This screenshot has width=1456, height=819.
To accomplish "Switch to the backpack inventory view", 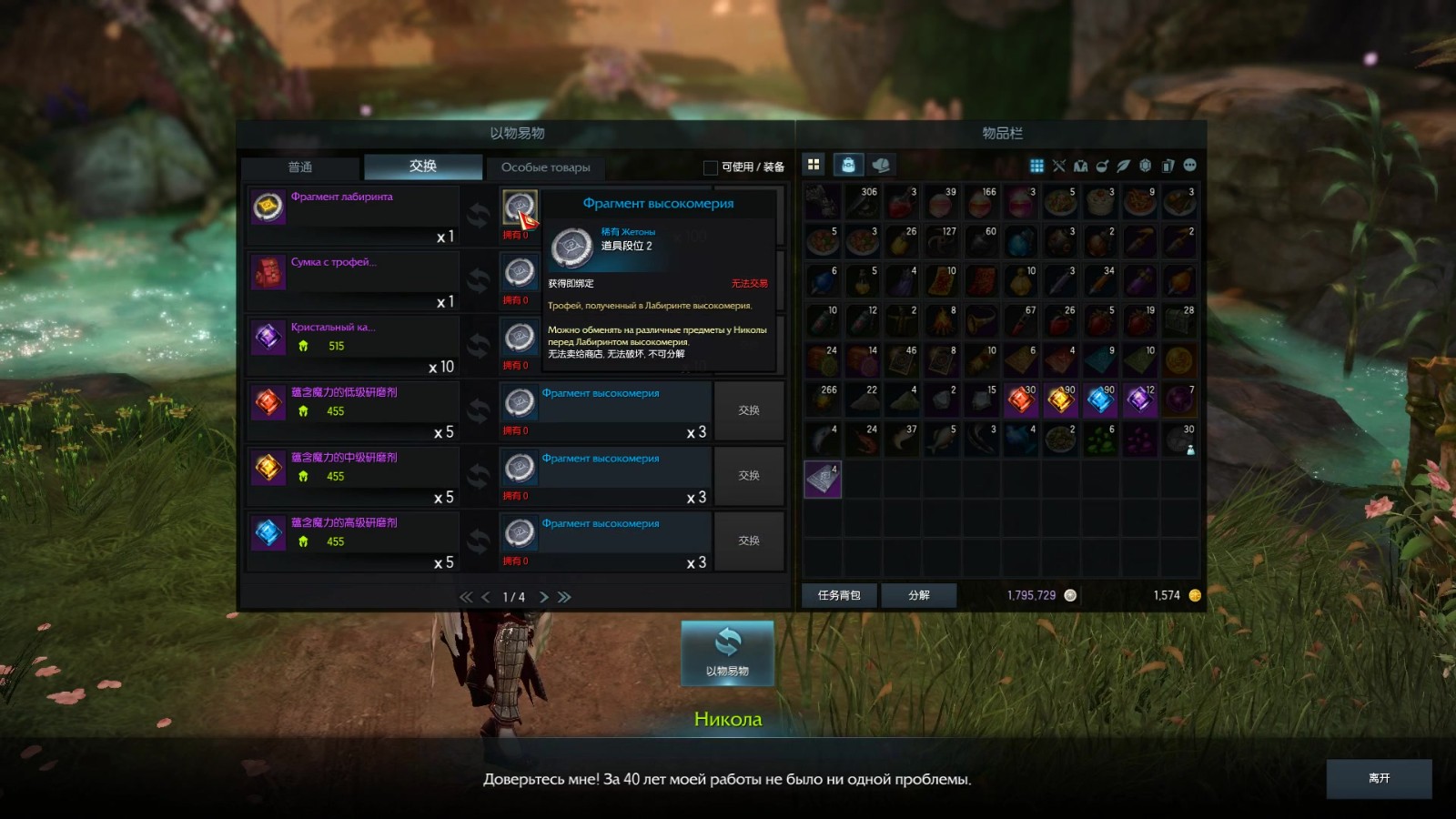I will click(x=848, y=165).
